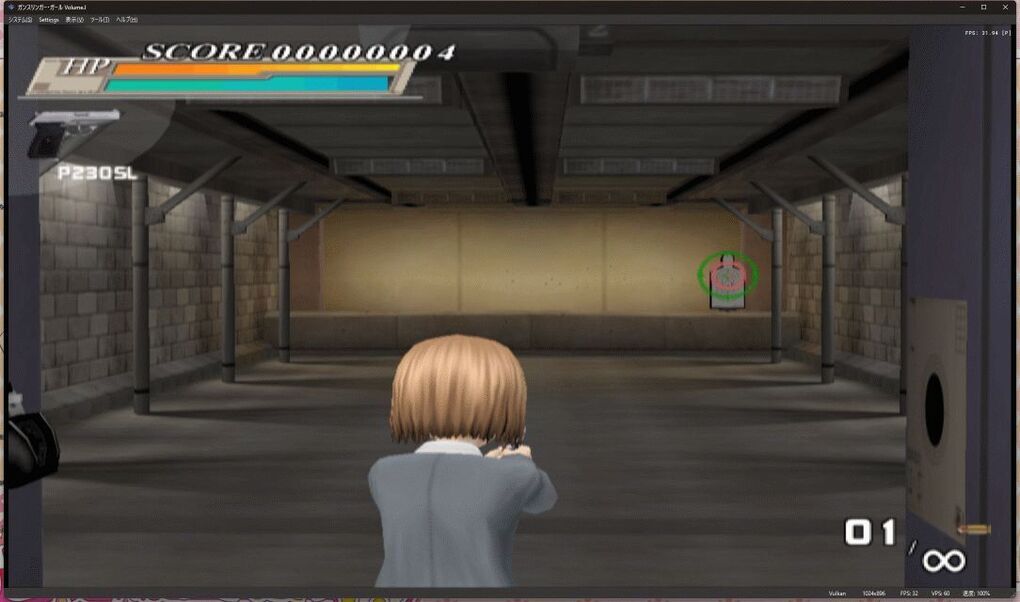Screen dimensions: 1020x602
Task: Open the emulator Settings menu
Action: [49, 20]
